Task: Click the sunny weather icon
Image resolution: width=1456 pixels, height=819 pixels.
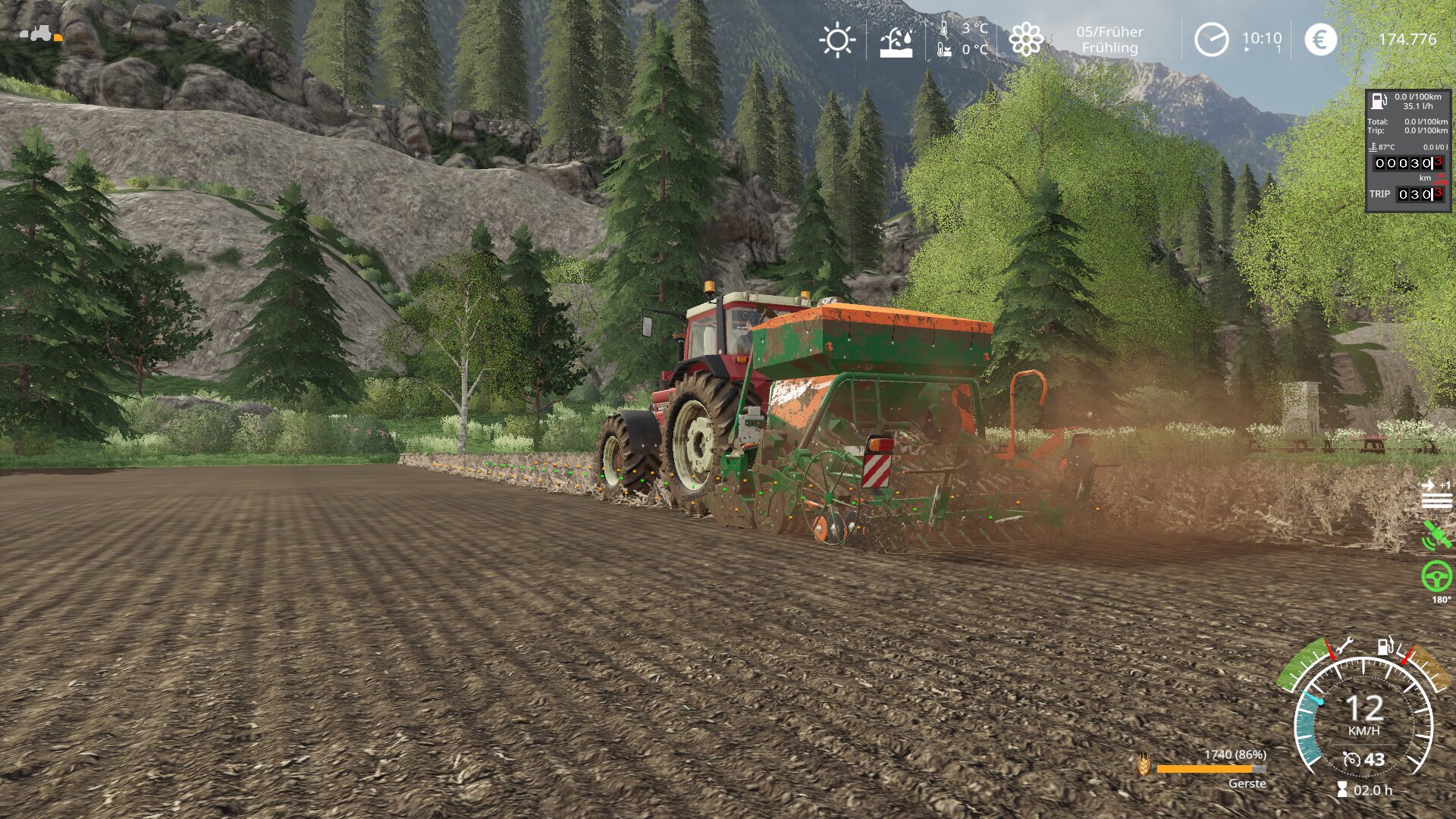Action: tap(837, 40)
